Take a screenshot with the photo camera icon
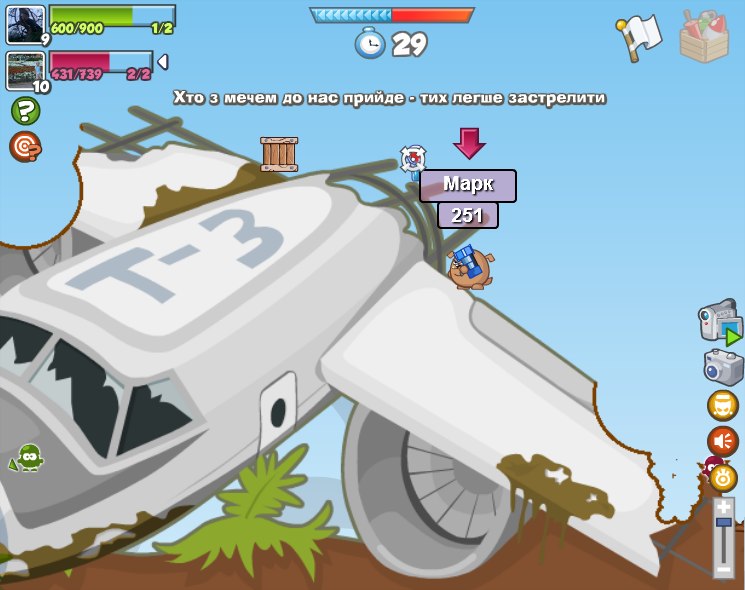Image resolution: width=745 pixels, height=590 pixels. click(x=722, y=366)
